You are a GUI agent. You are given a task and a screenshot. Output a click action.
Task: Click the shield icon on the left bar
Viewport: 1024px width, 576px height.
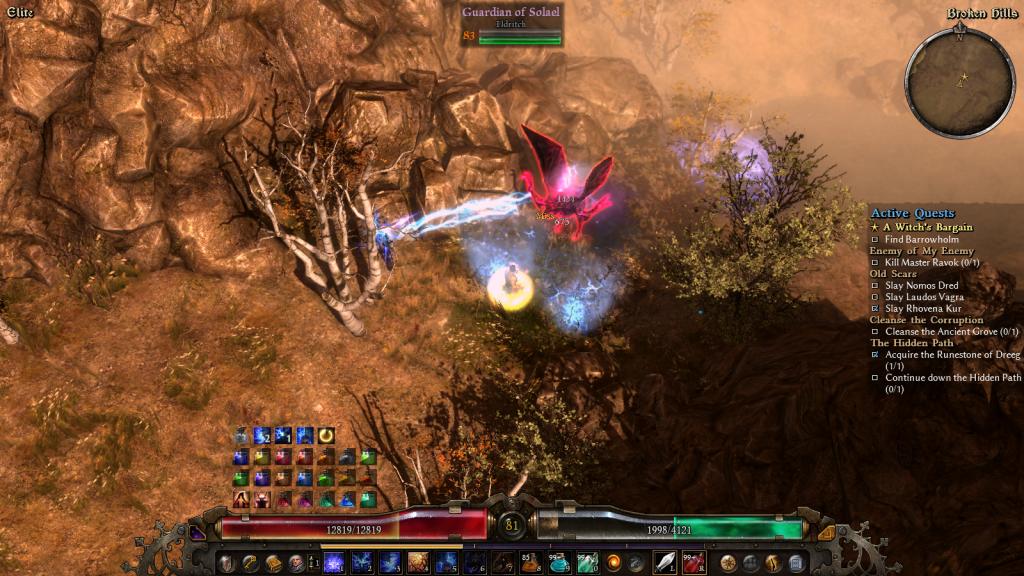pos(227,563)
